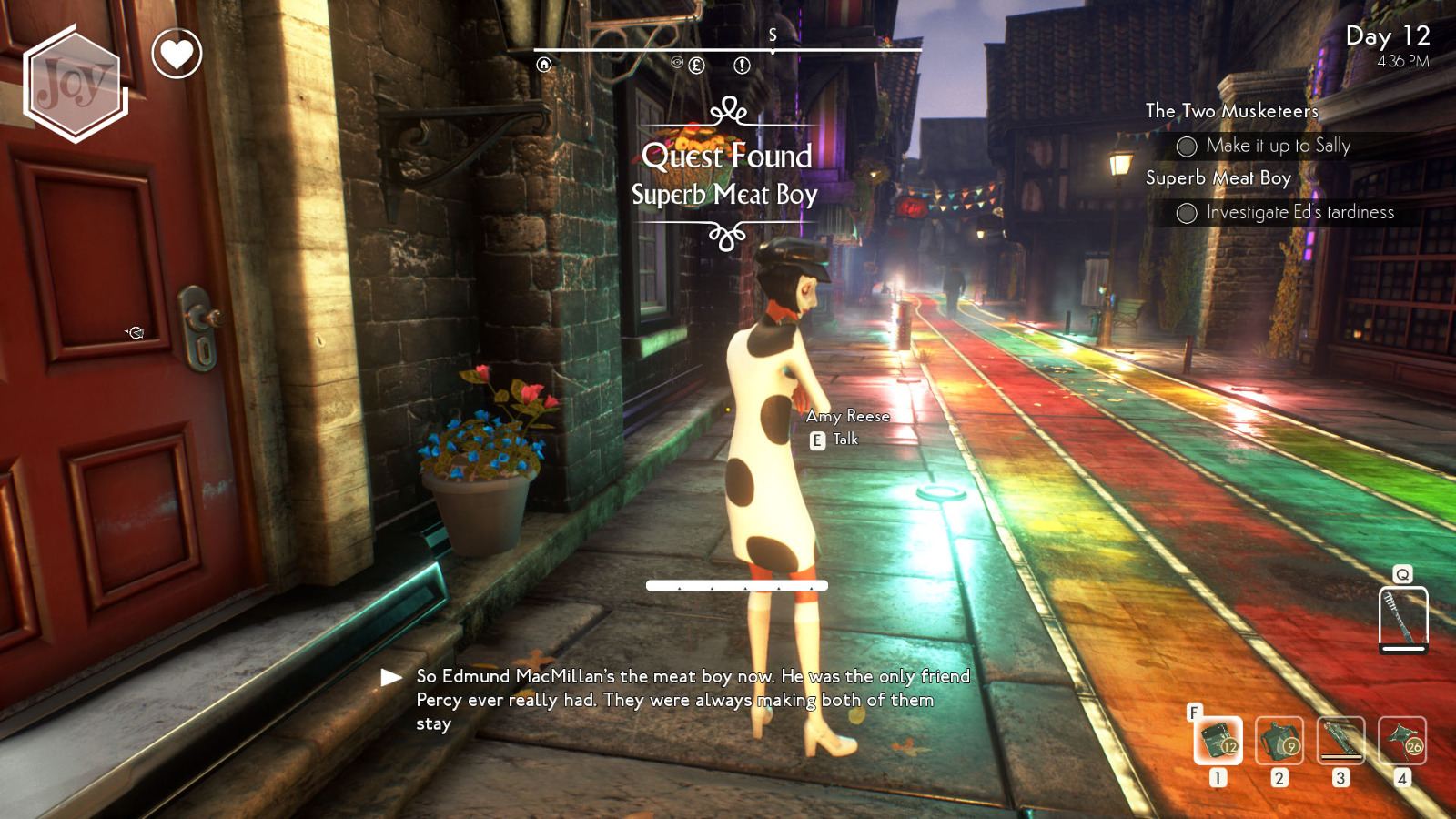Select the eye detection icon on the compass
The height and width of the screenshot is (819, 1456).
[677, 63]
